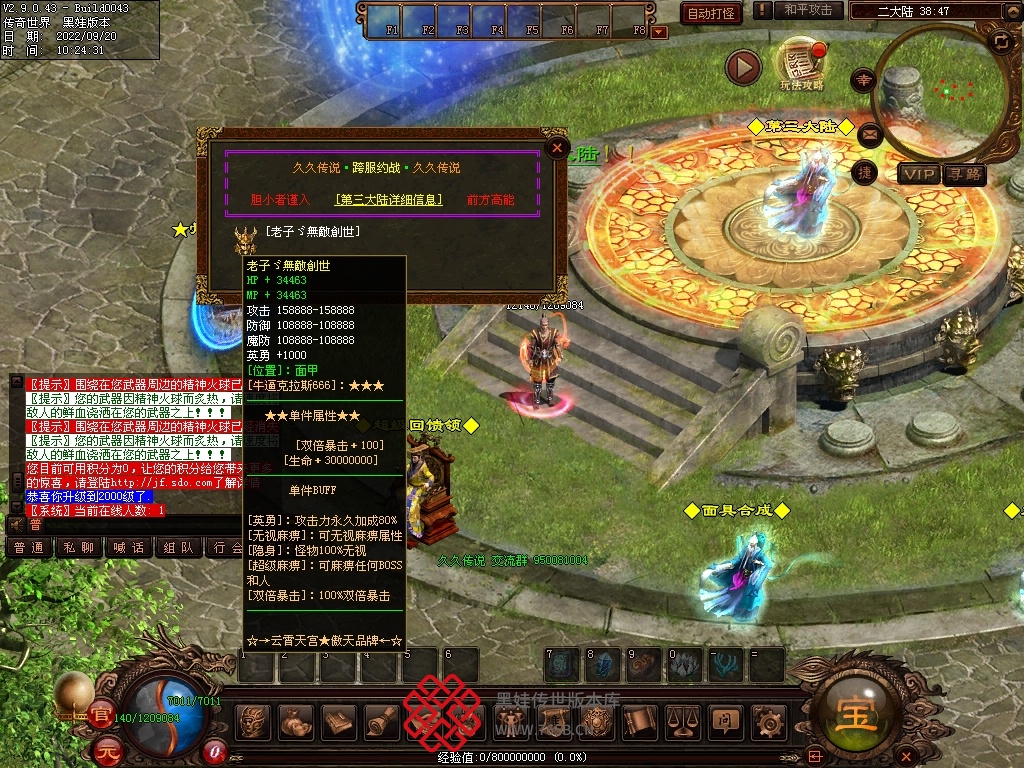The image size is (1024, 768).
Task: Open the mail envelope icon
Action: pyautogui.click(x=868, y=133)
